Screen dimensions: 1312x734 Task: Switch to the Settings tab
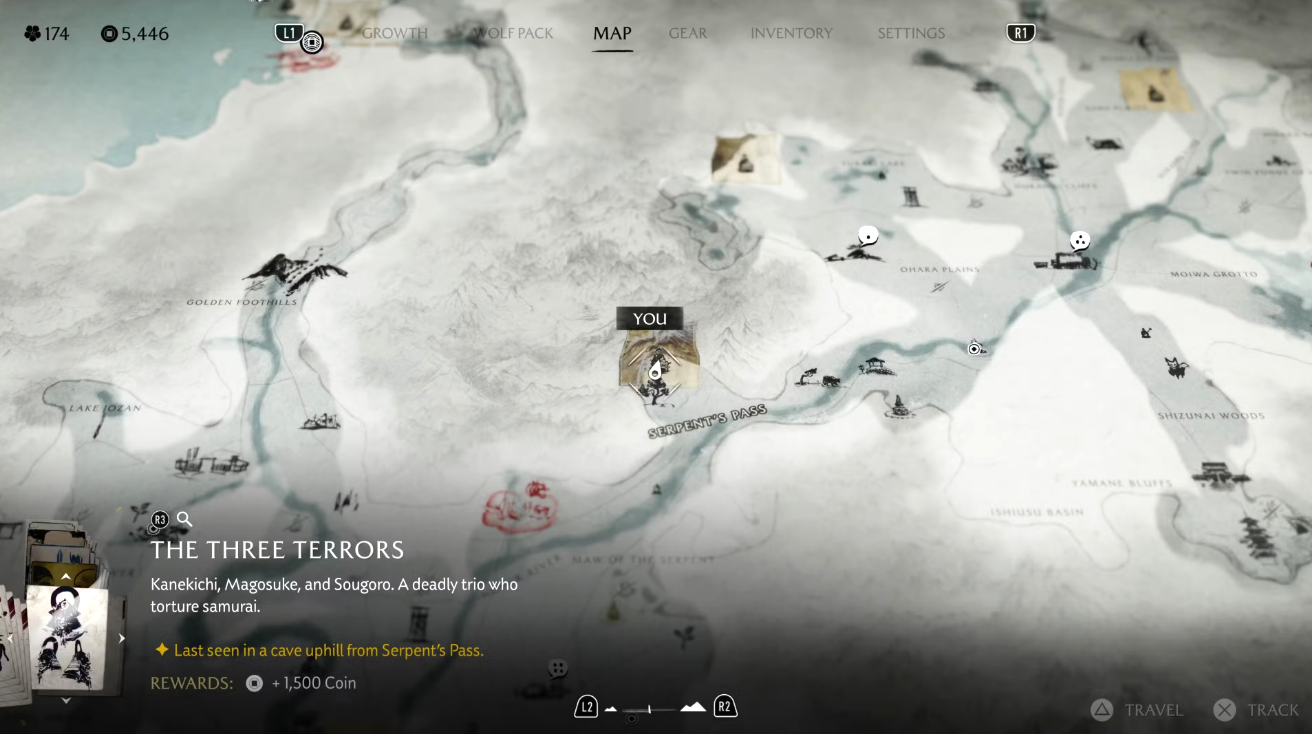coord(911,33)
